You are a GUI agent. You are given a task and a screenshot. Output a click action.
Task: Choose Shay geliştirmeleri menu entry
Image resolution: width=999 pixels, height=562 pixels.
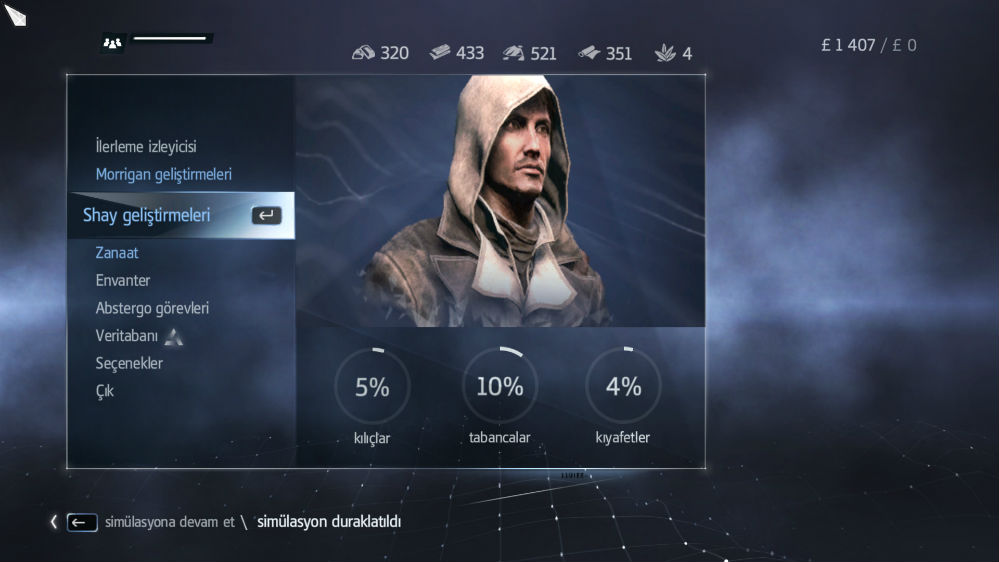point(147,215)
